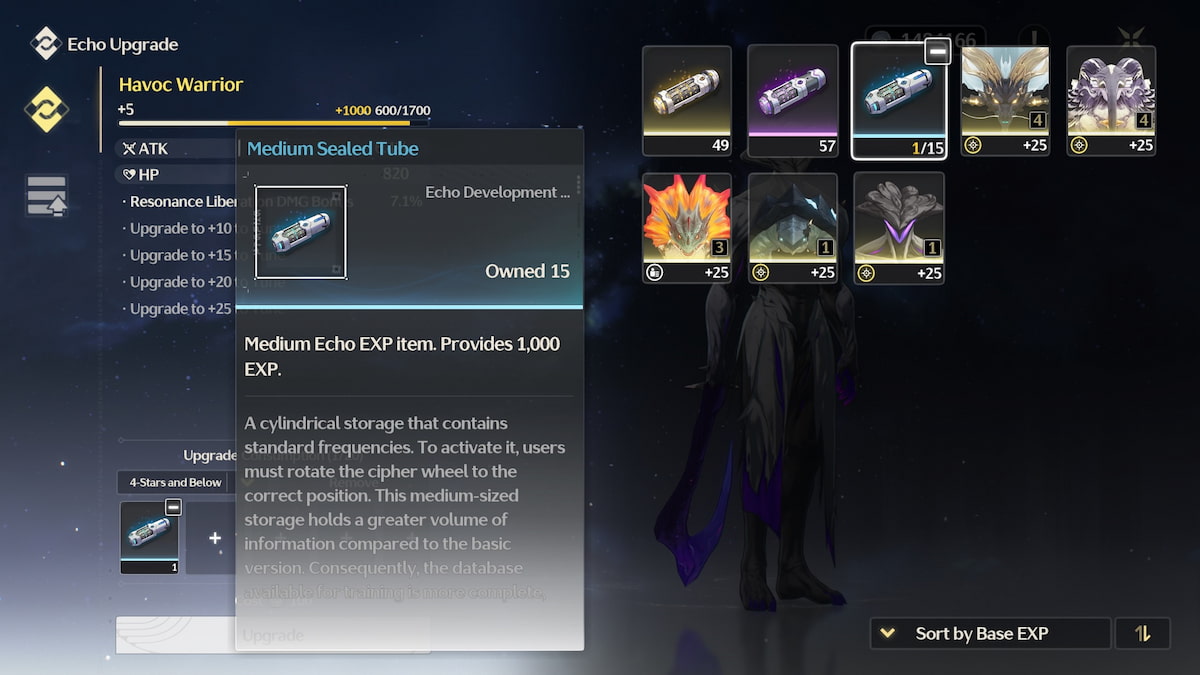Click the Medium Sealed Tube tooltip icon

click(x=301, y=232)
